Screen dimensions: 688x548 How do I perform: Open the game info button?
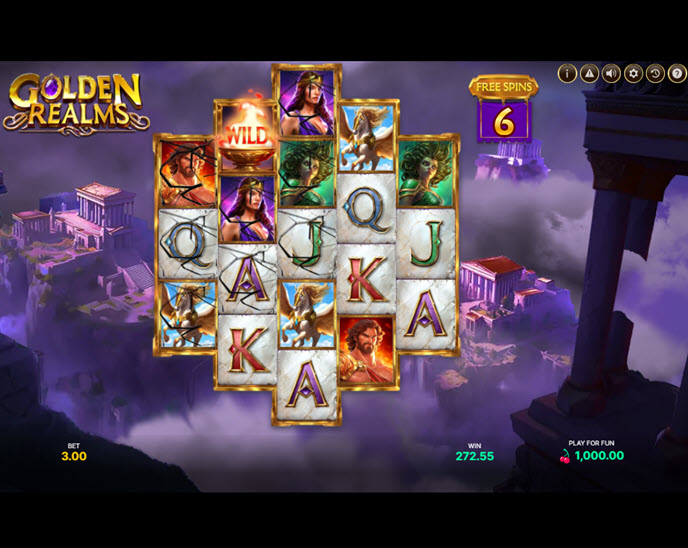click(x=567, y=73)
